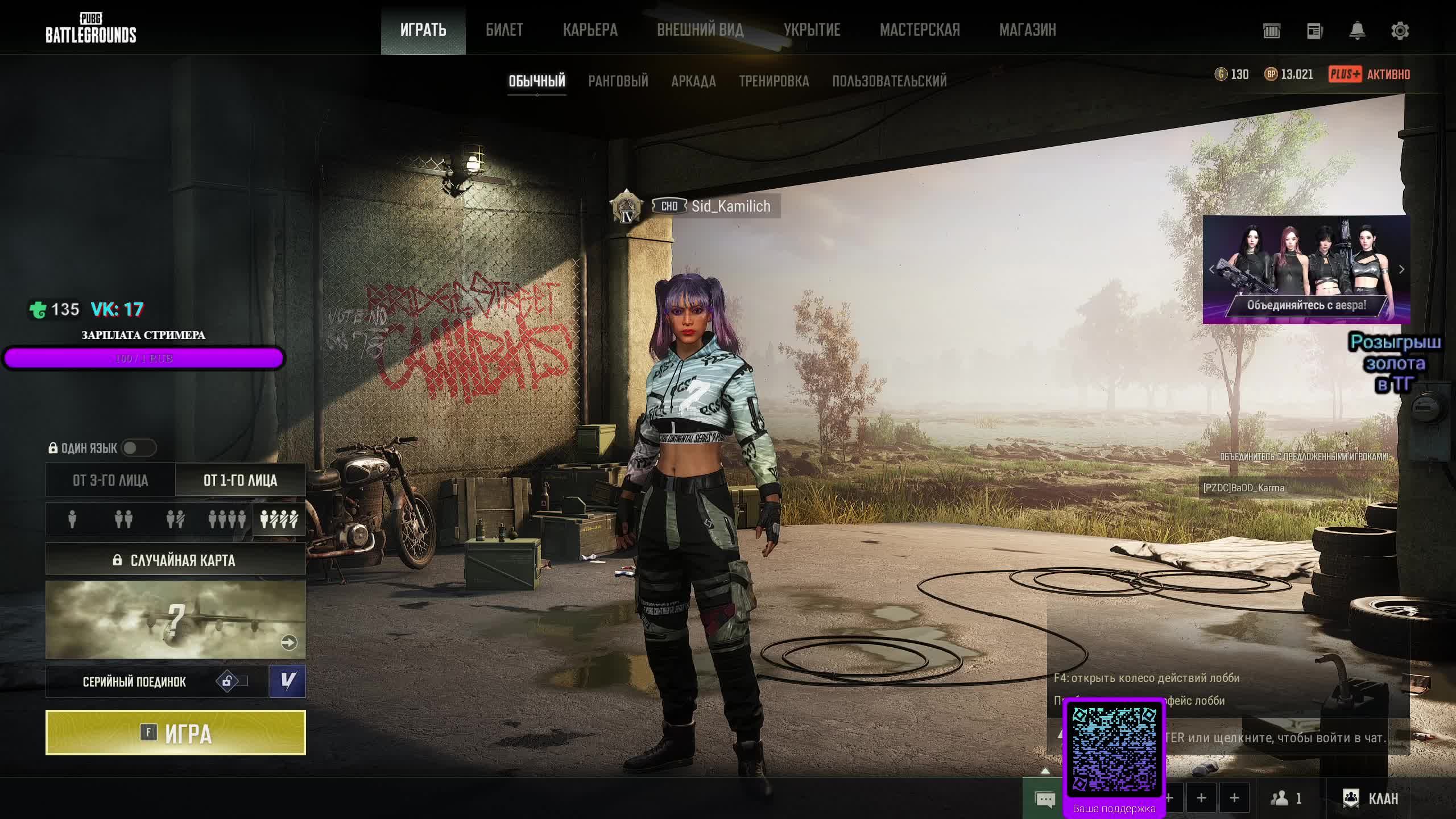
Task: Choose the ТРЕНИРОВКА training mode
Action: click(773, 81)
